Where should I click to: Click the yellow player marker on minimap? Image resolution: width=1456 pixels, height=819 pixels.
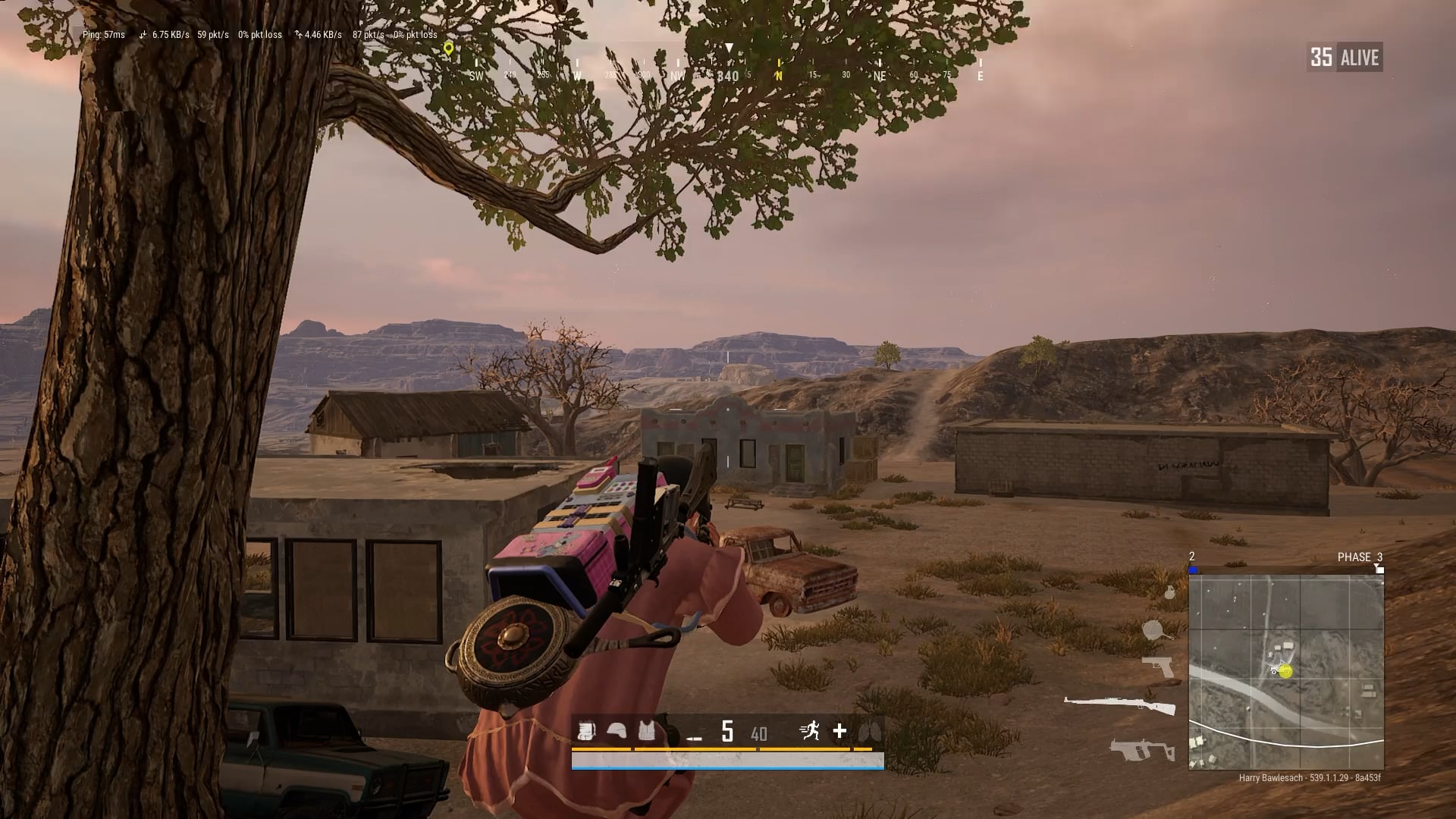1285,671
